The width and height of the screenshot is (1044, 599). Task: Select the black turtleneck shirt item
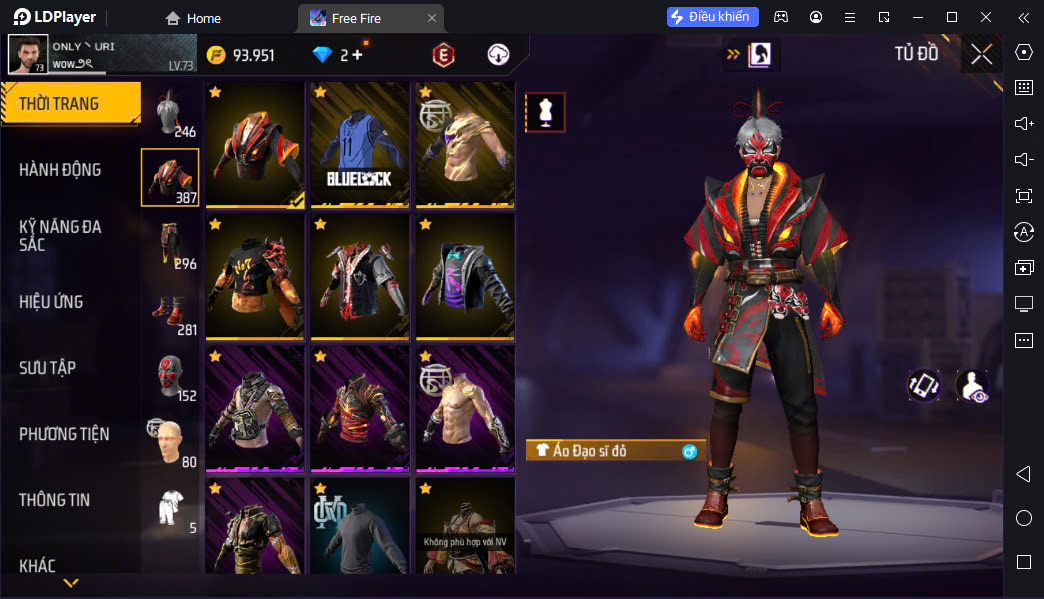click(x=360, y=526)
